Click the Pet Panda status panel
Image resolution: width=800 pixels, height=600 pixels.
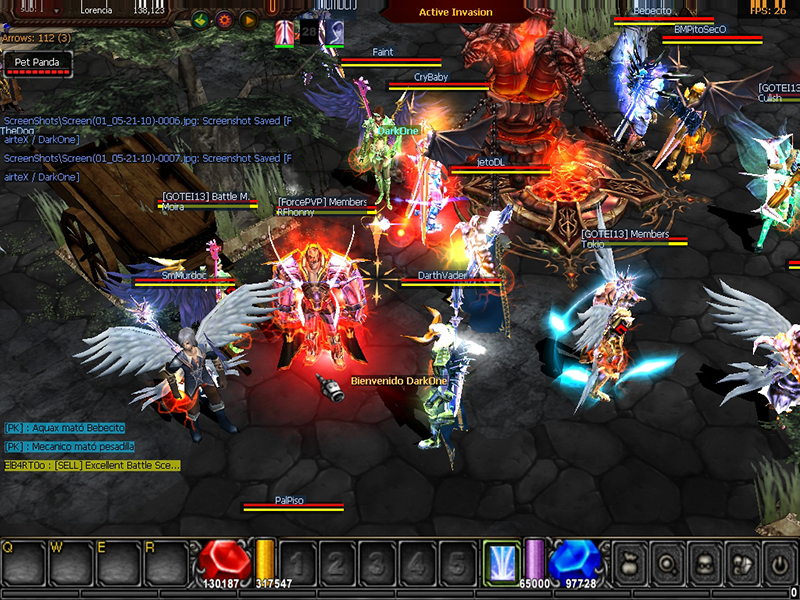[37, 62]
